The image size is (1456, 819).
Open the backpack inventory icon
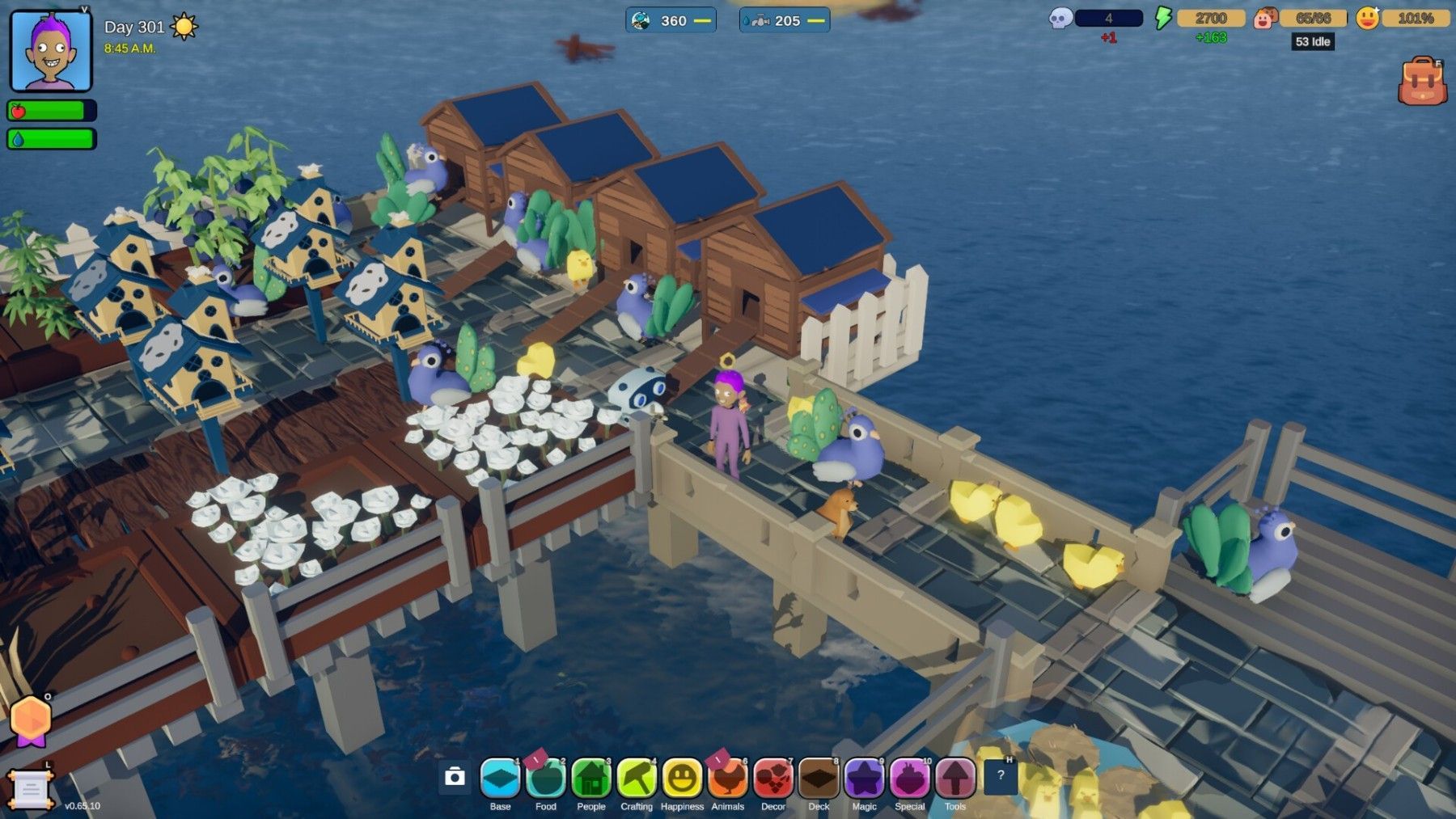coord(1422,81)
